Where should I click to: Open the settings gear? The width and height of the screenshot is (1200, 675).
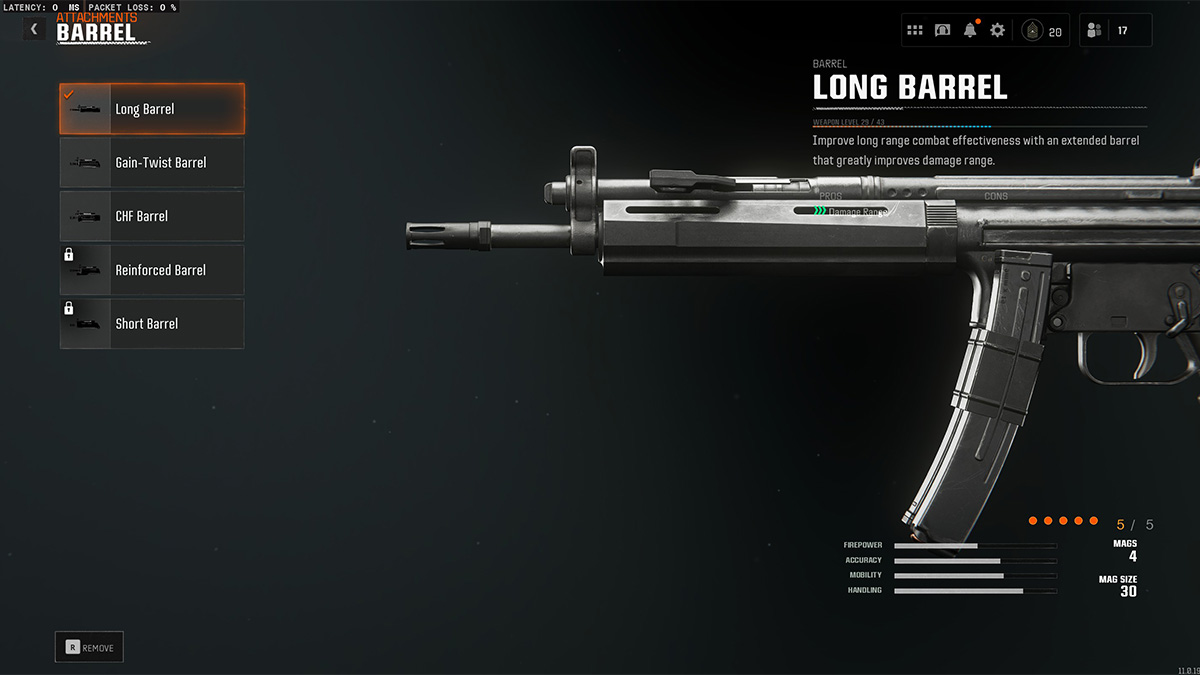pos(997,30)
